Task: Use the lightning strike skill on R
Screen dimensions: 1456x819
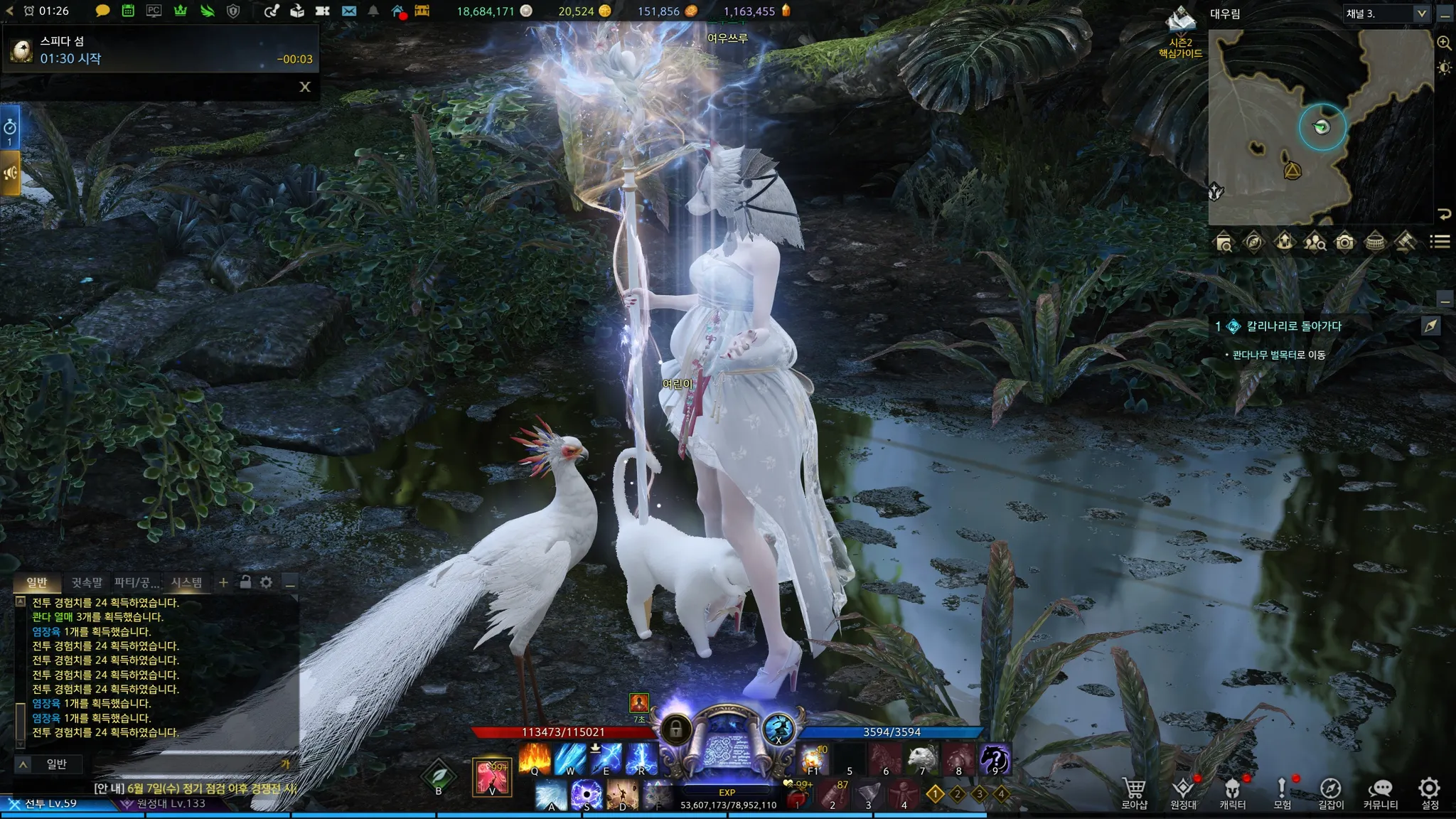Action: [641, 759]
